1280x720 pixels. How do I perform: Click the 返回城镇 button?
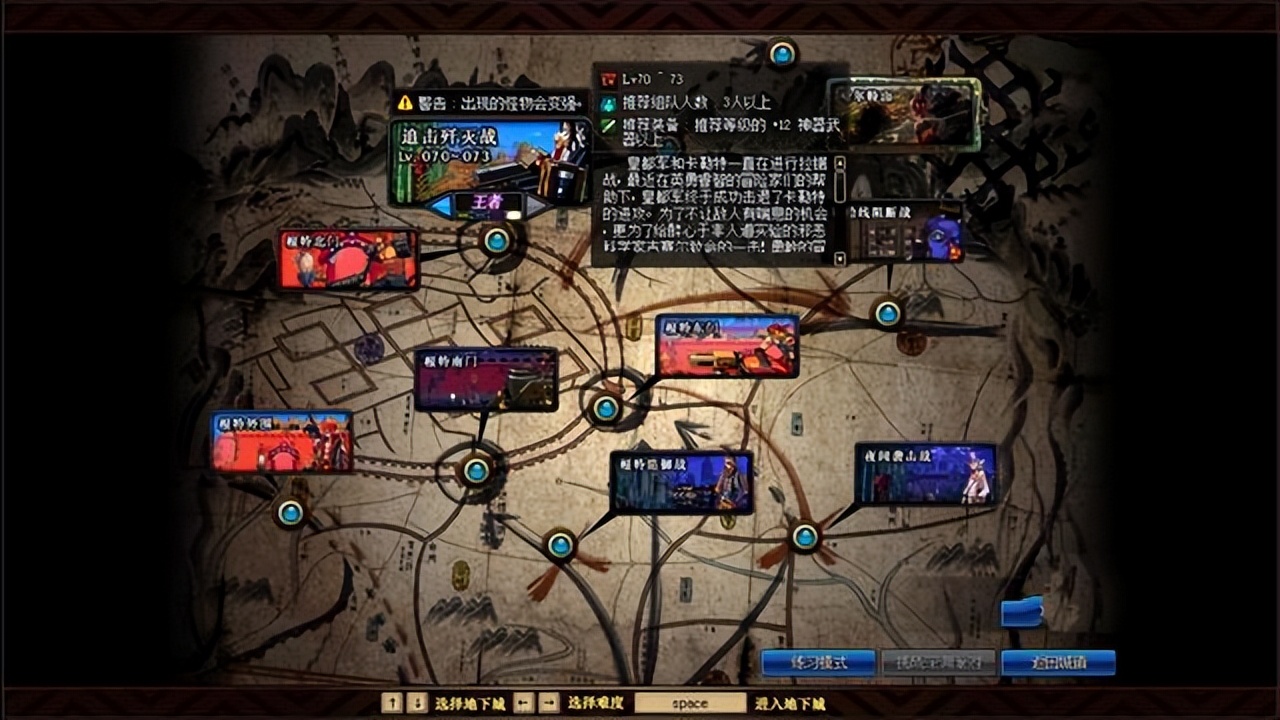(1059, 662)
